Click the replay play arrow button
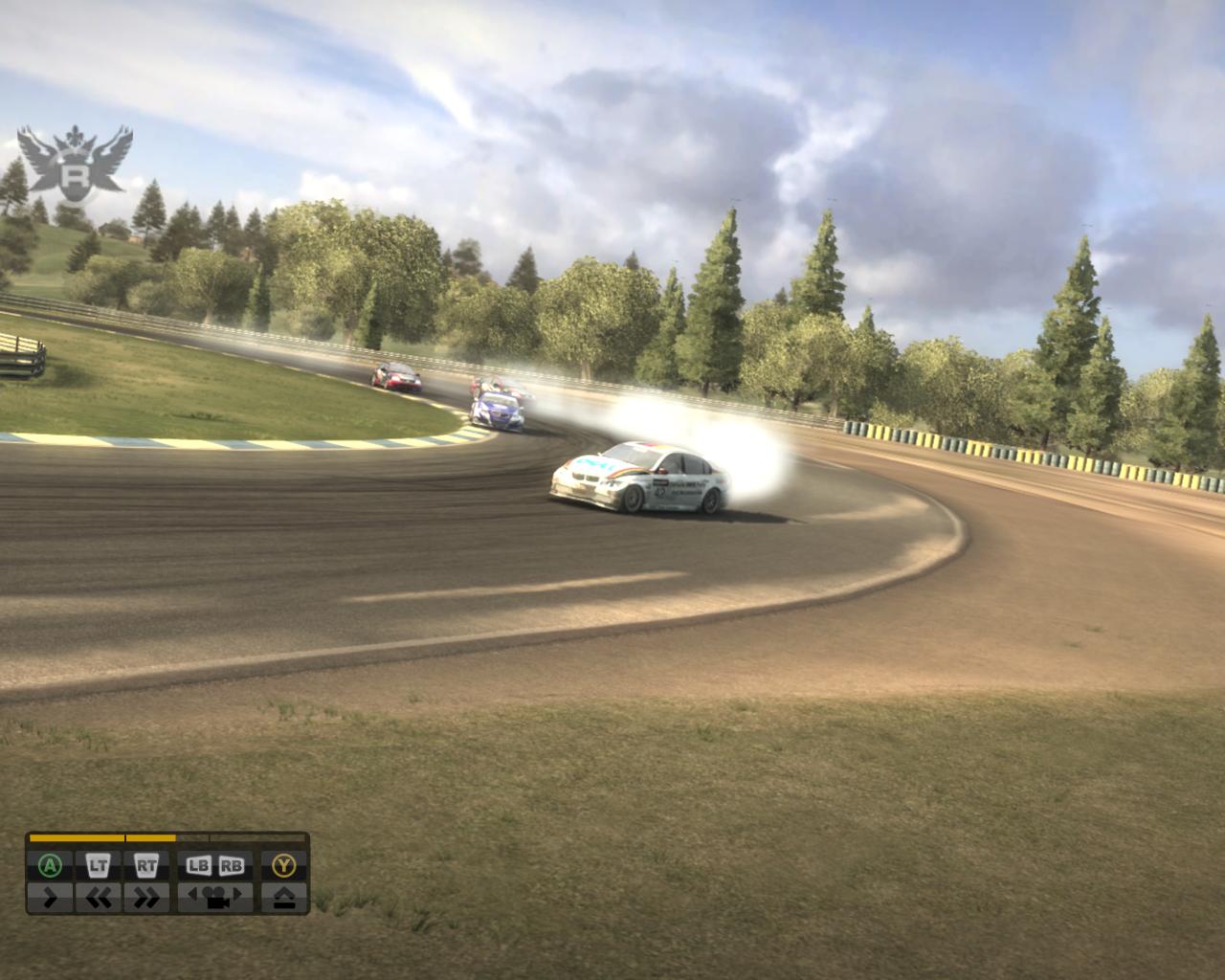Screen dimensions: 1225x980 [50, 898]
